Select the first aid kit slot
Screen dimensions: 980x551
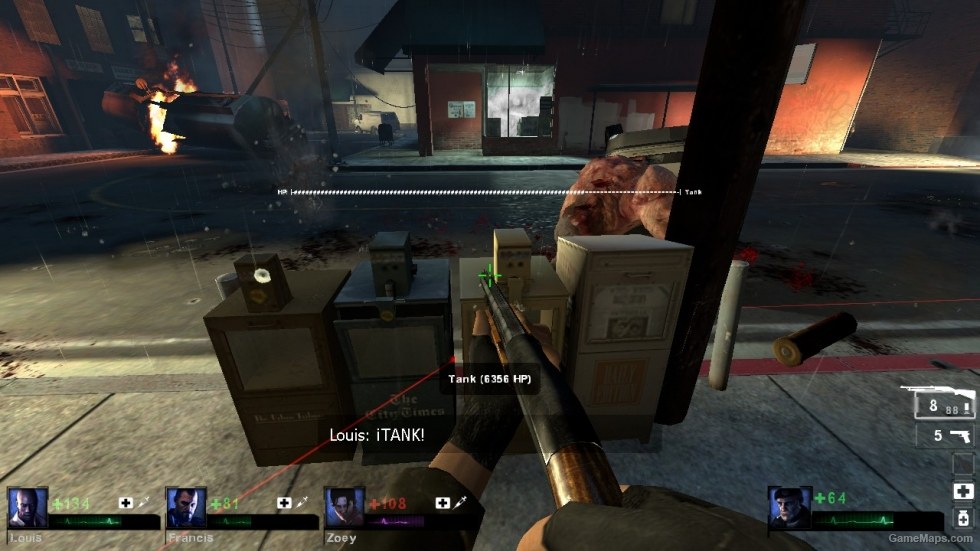[963, 490]
